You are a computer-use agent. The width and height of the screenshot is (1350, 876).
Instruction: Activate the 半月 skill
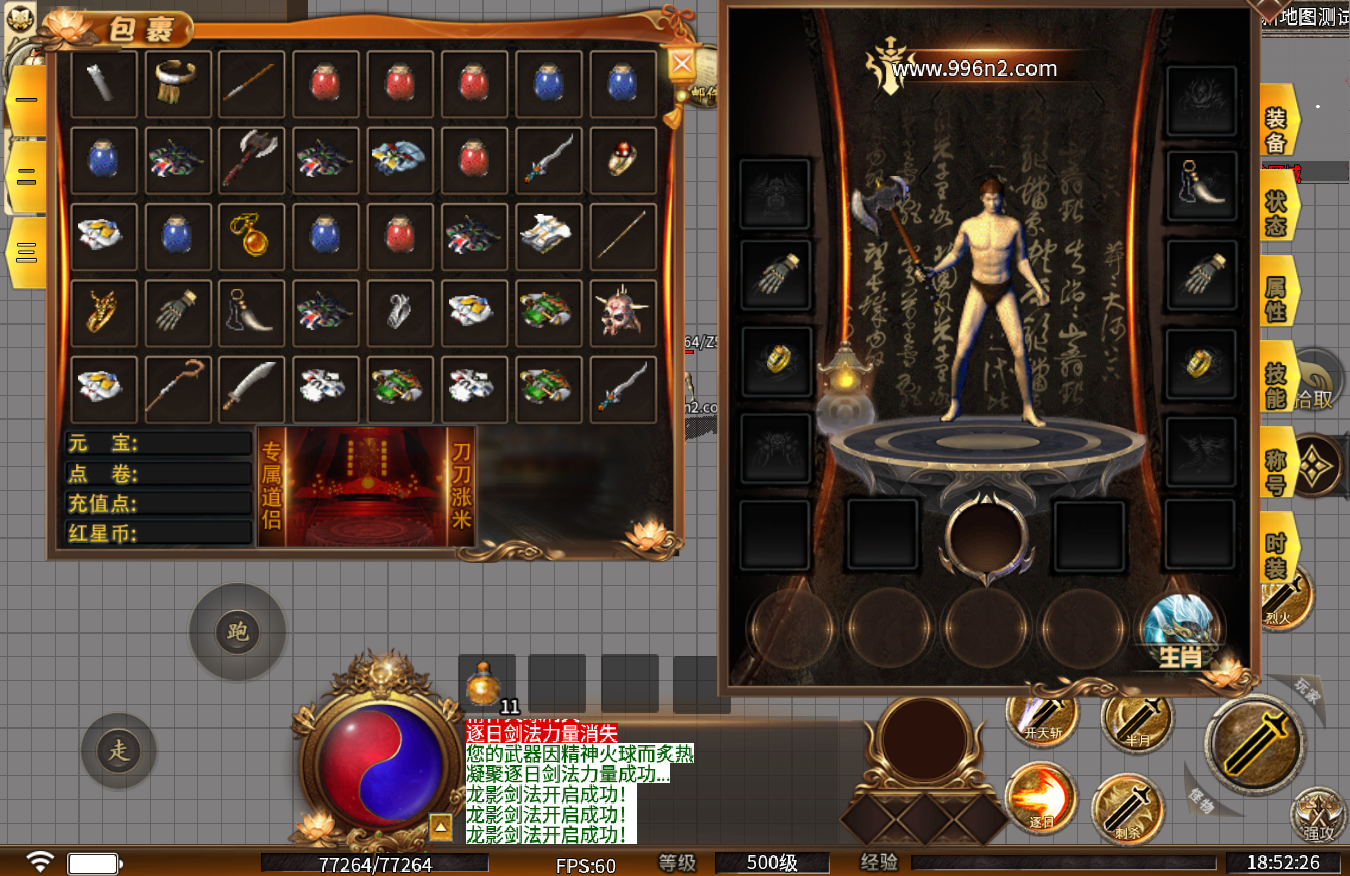pyautogui.click(x=1137, y=718)
